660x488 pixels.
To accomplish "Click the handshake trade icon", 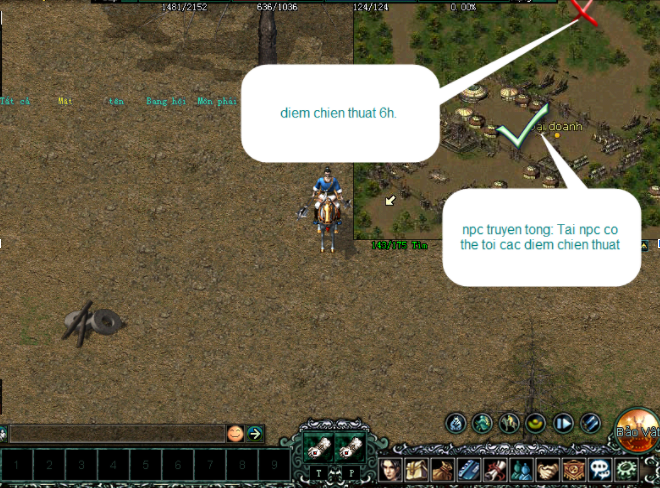I will click(x=547, y=469).
